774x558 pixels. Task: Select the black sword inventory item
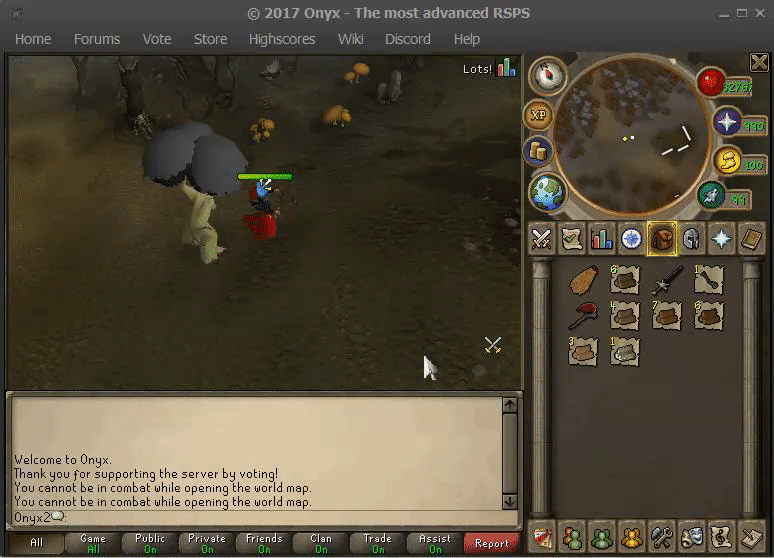[666, 281]
